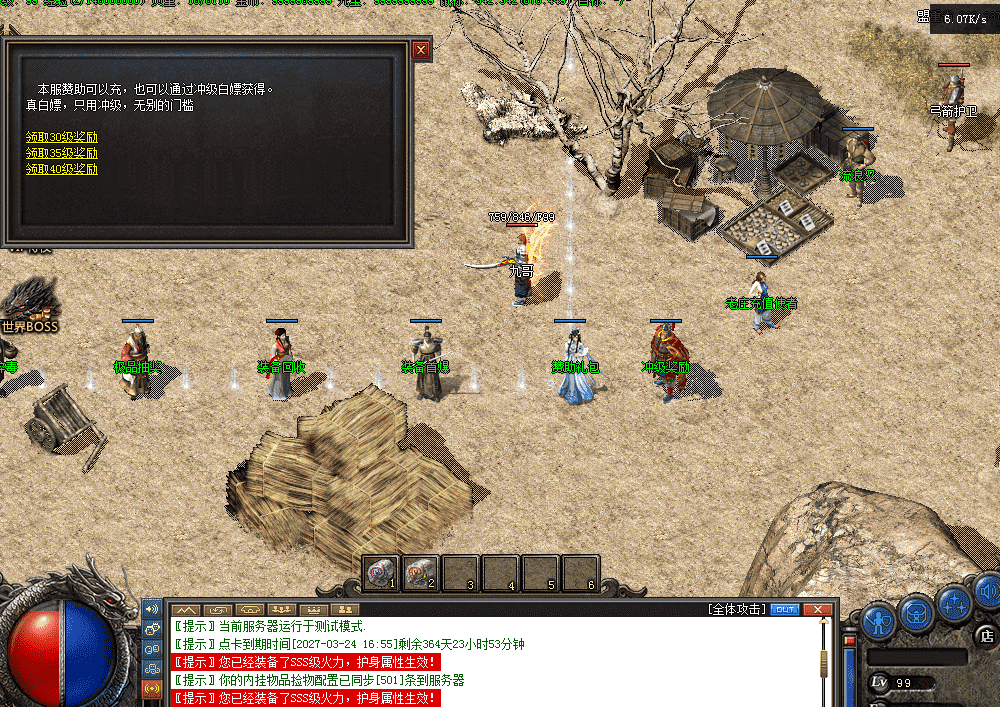Use the scroll in hotbar slot 1
Screen dimensions: 1000x707
coord(379,572)
